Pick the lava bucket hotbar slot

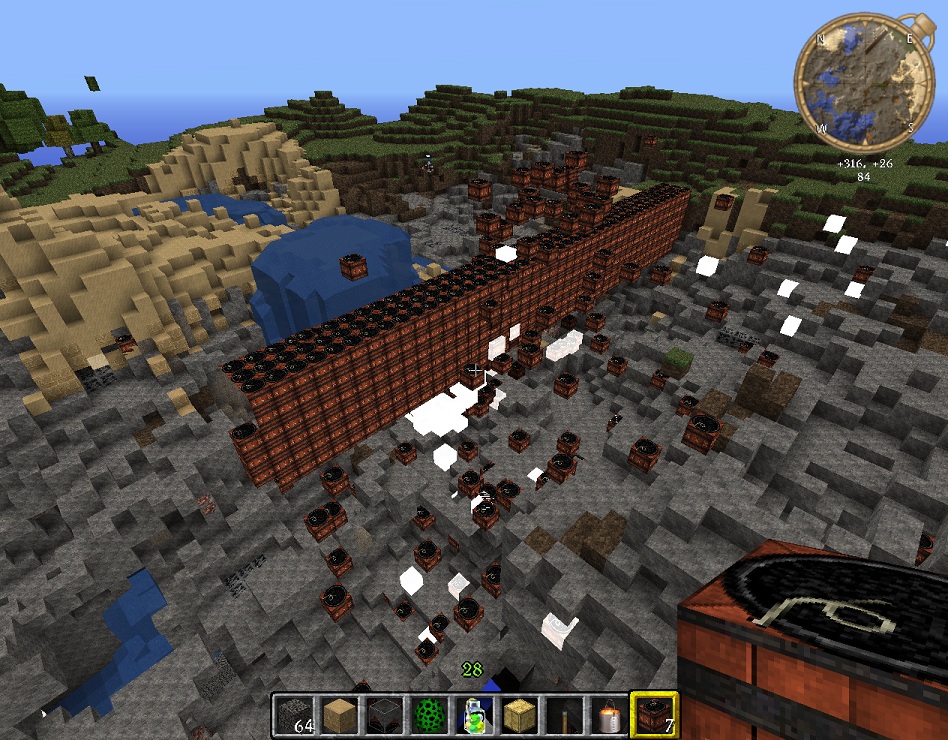click(608, 716)
